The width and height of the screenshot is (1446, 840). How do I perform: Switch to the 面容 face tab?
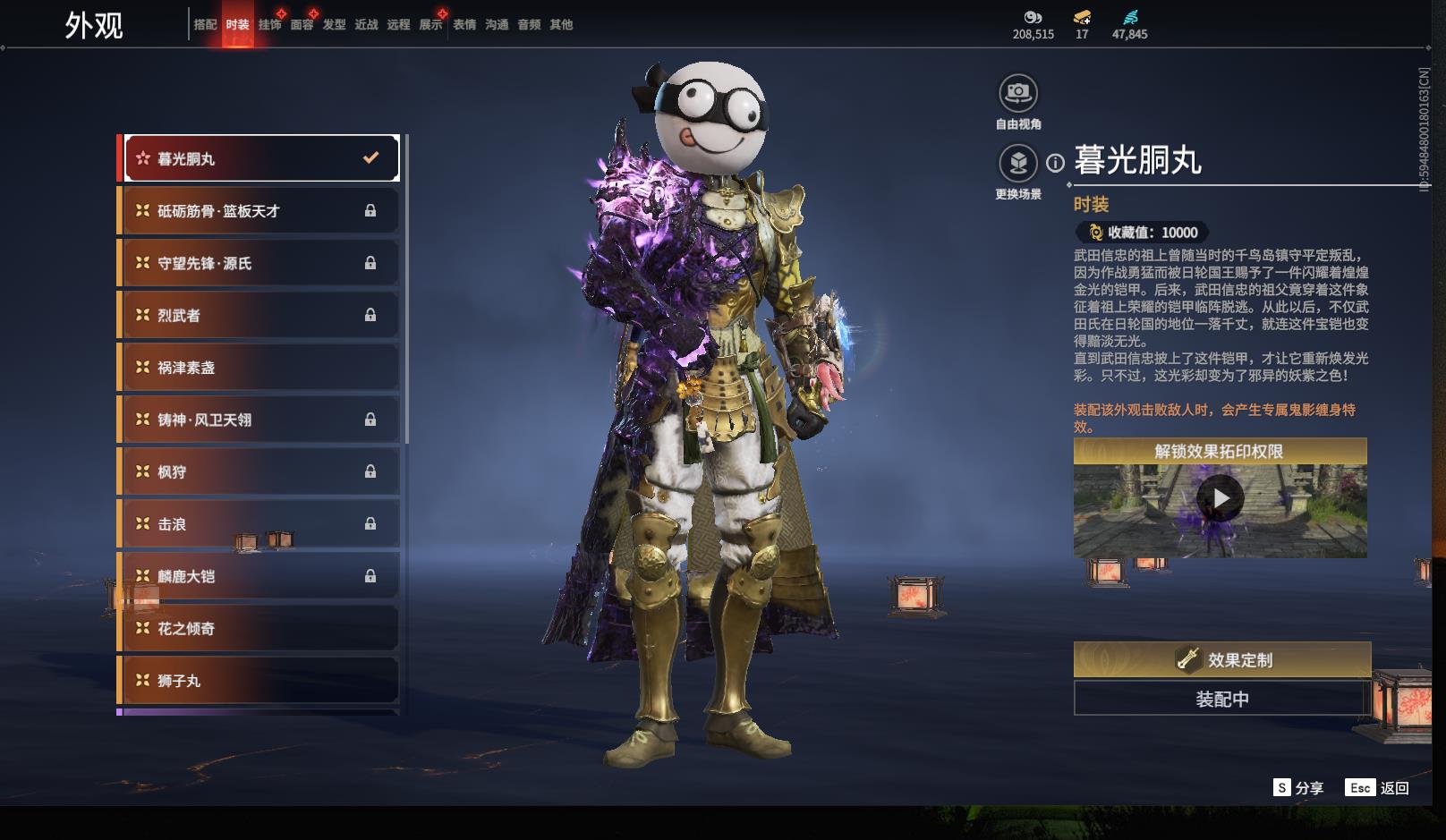(x=302, y=25)
